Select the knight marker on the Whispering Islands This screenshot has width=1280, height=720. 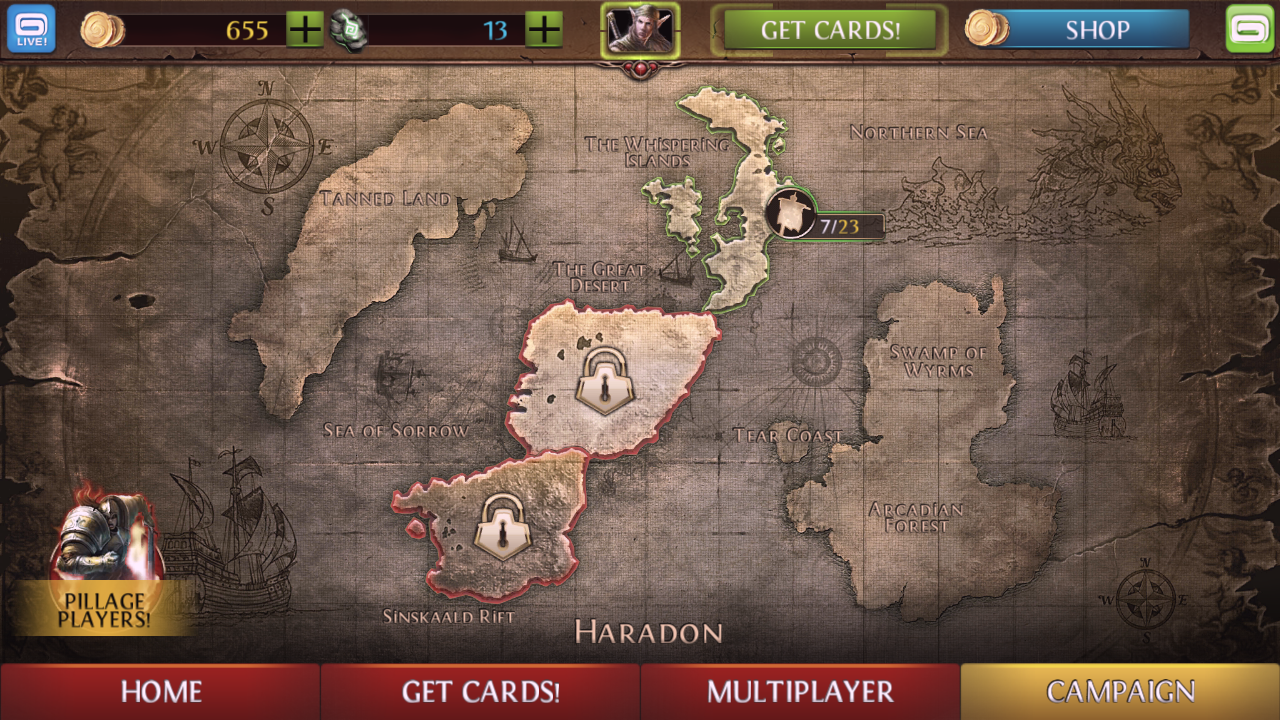pos(789,213)
